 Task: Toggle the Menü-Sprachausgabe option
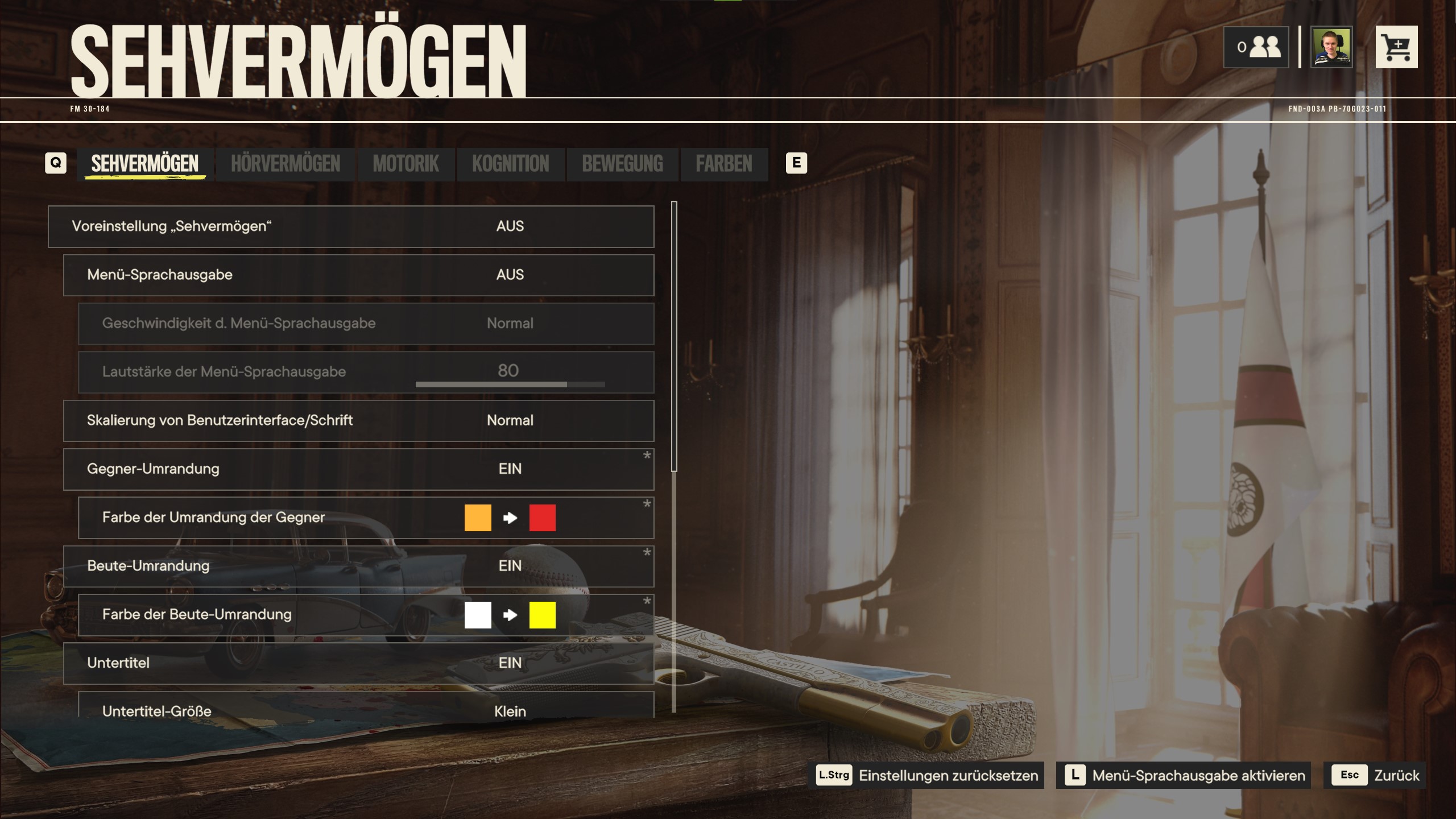[358, 275]
